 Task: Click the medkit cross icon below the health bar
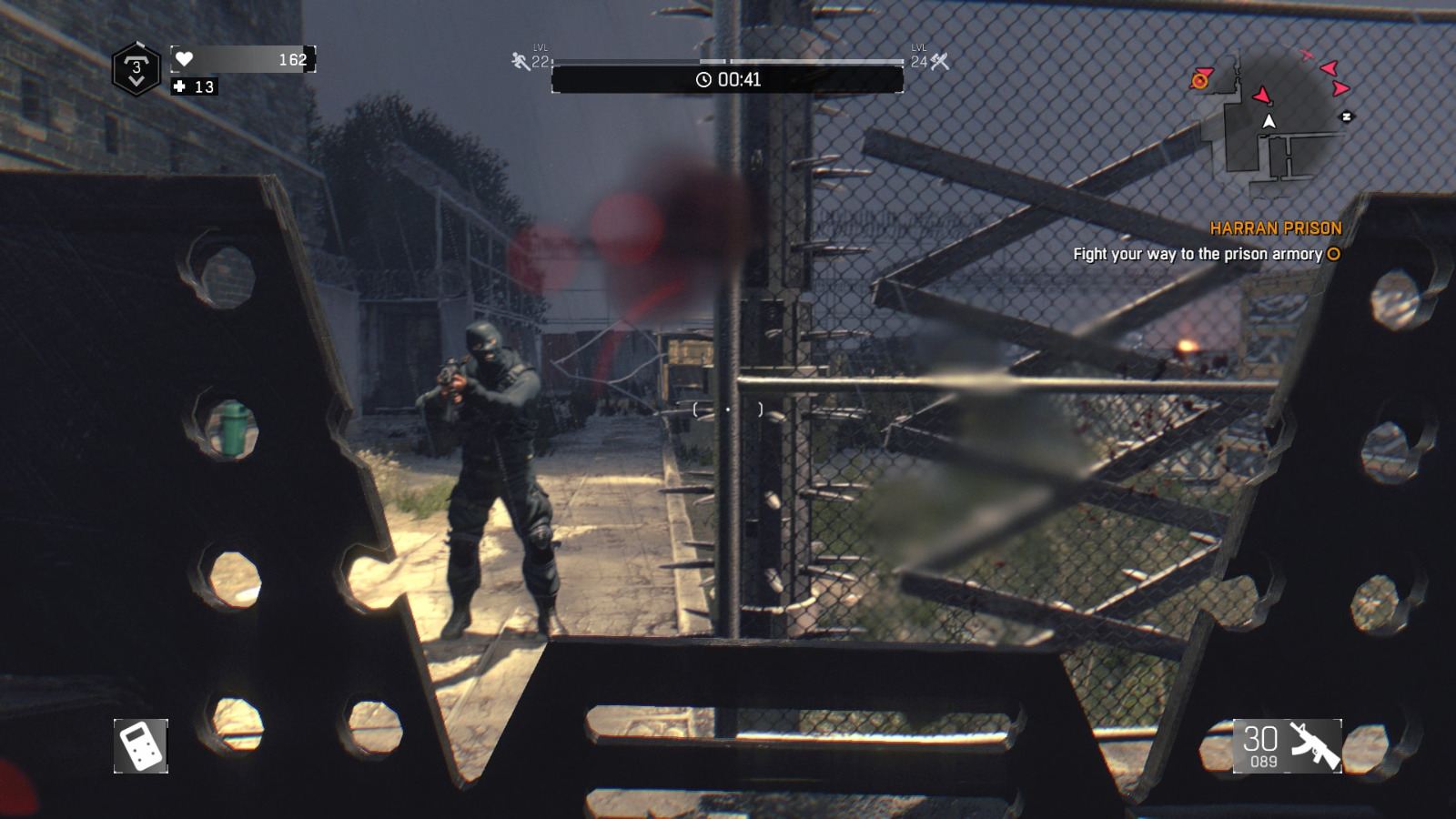(x=178, y=88)
